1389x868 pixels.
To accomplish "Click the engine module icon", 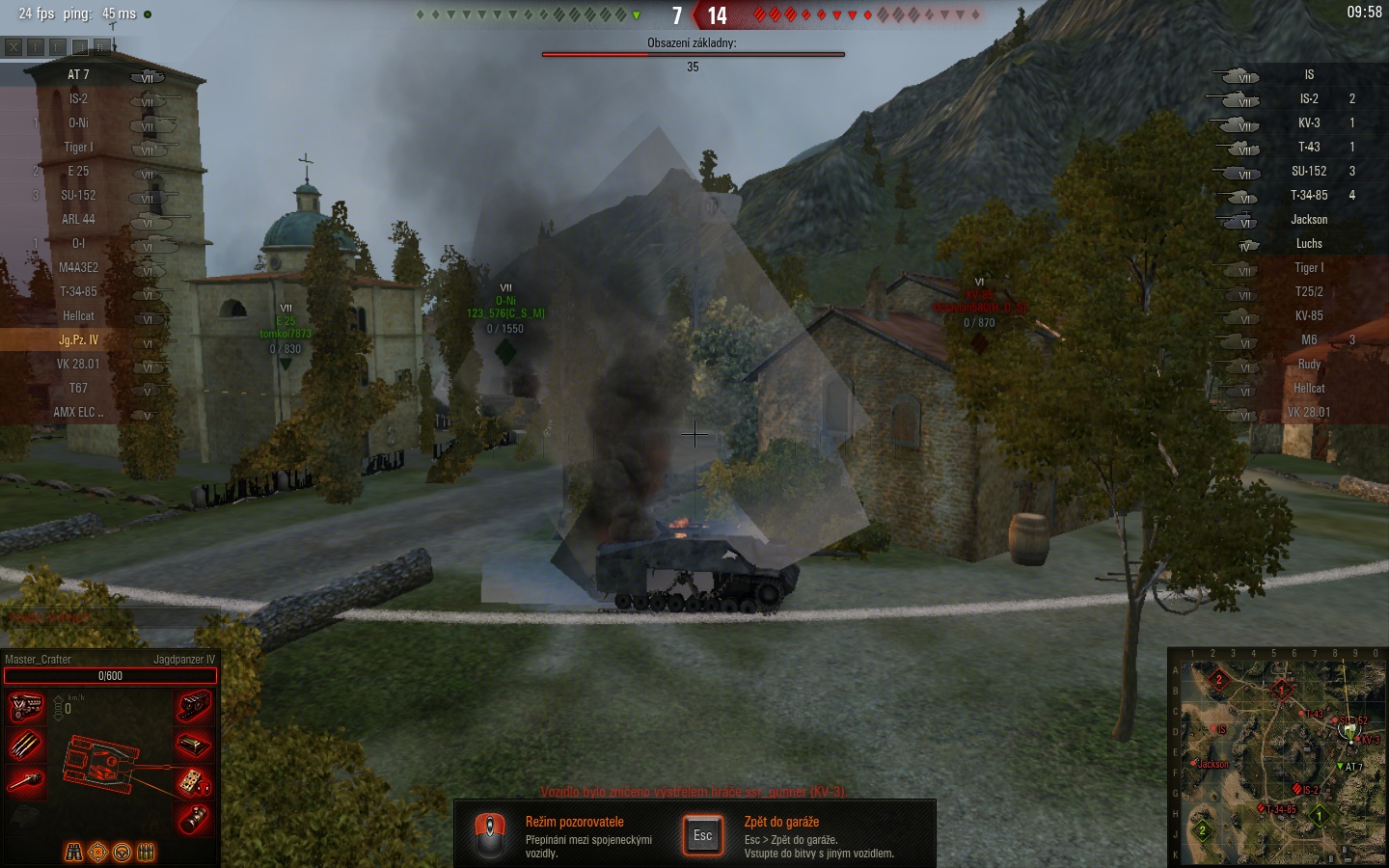I will (x=26, y=707).
